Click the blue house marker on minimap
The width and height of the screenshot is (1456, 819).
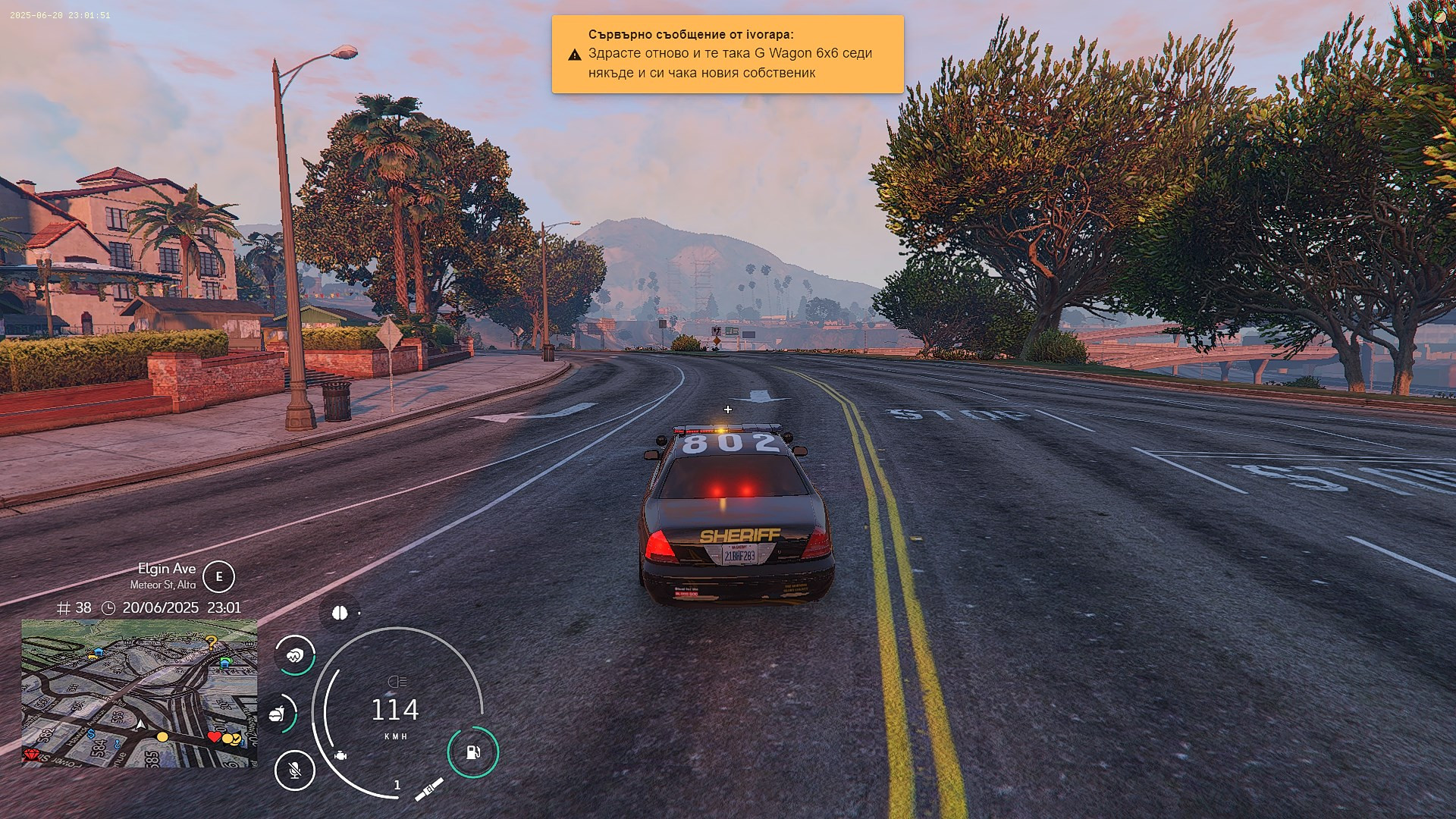(99, 652)
